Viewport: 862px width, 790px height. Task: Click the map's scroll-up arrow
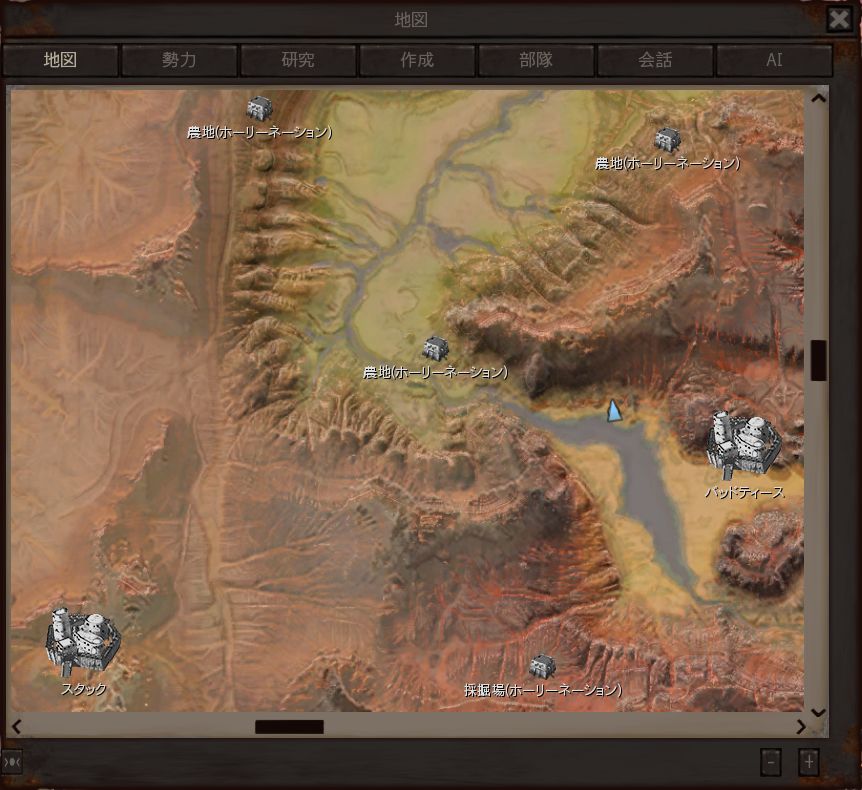coord(818,98)
